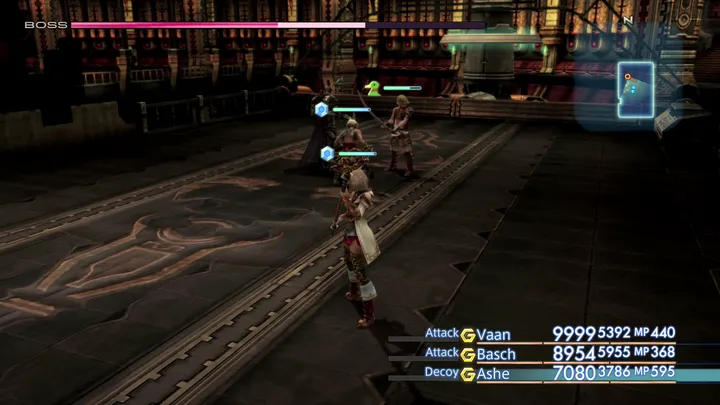Image resolution: width=720 pixels, height=405 pixels.
Task: Click the gambit icon beside Vaan
Action: coord(467,334)
